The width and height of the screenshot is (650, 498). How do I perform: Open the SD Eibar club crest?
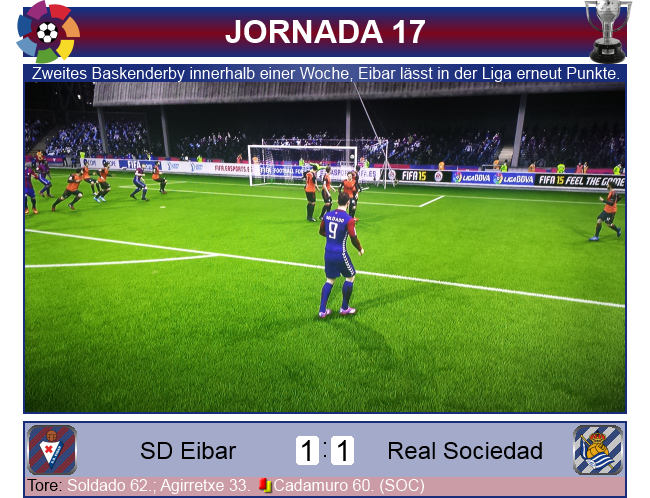pos(51,450)
